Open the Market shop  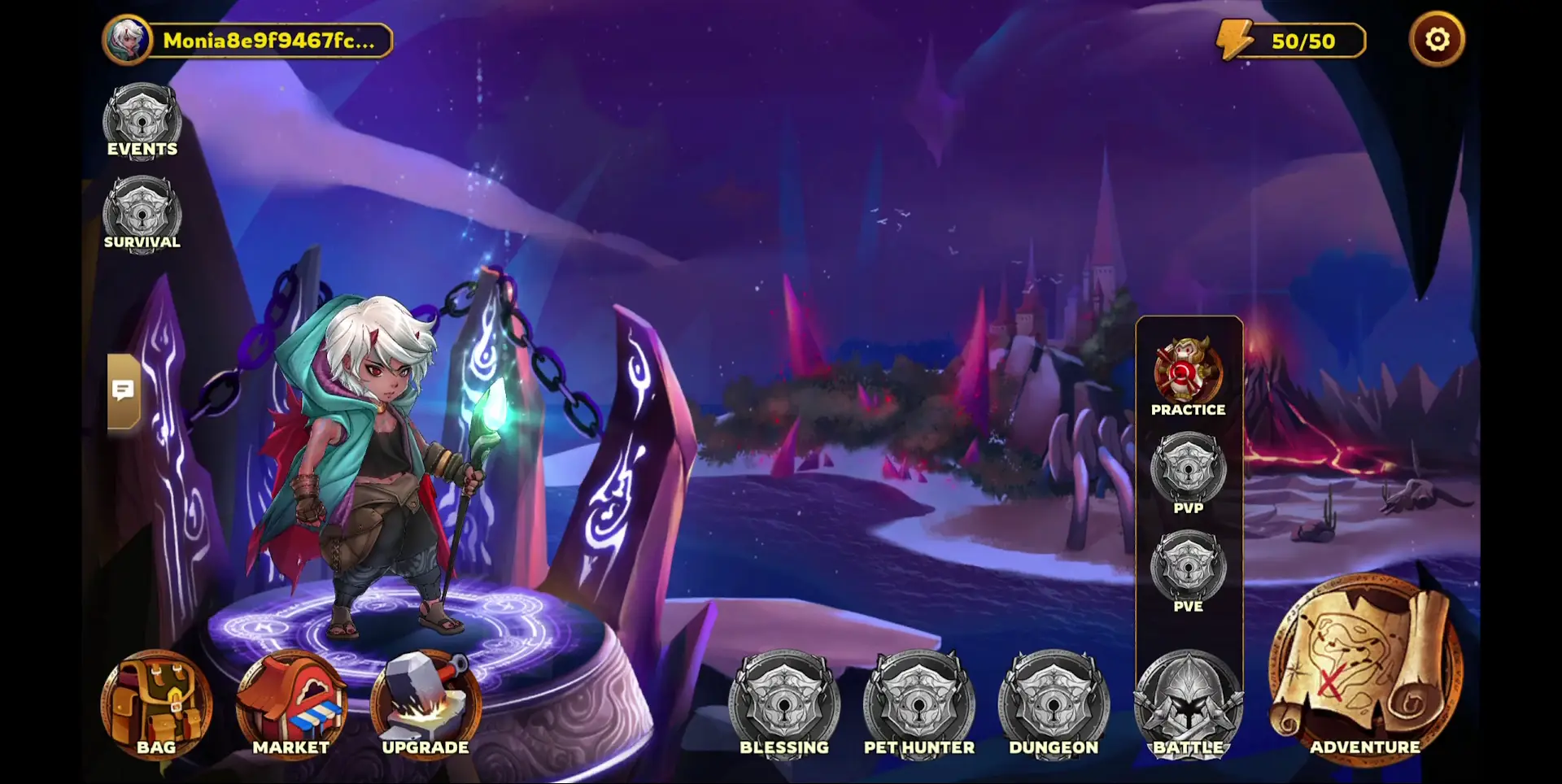[293, 700]
